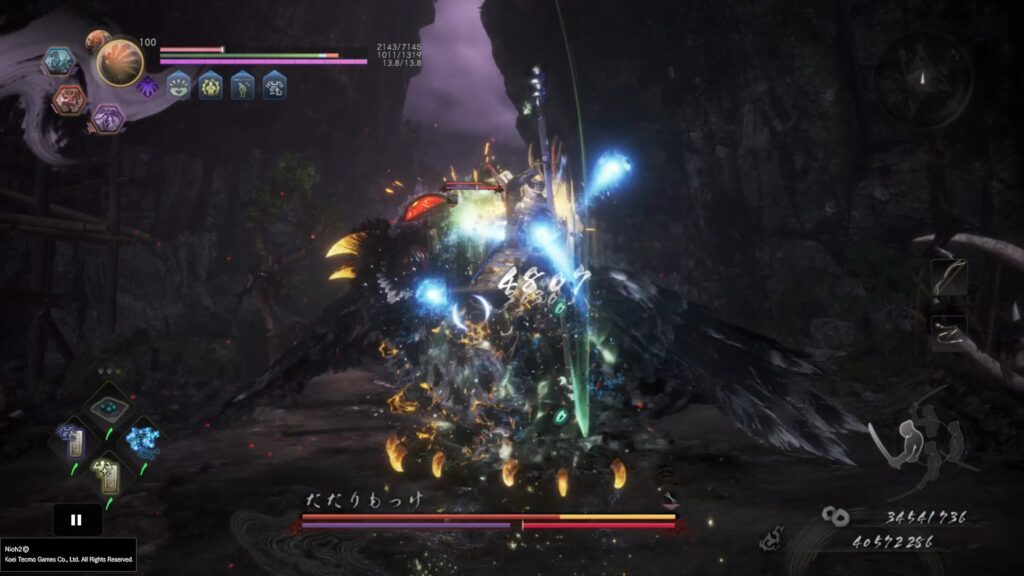The image size is (1024, 576).
Task: Use the purple talisman in left quick slot
Action: pyautogui.click(x=73, y=439)
